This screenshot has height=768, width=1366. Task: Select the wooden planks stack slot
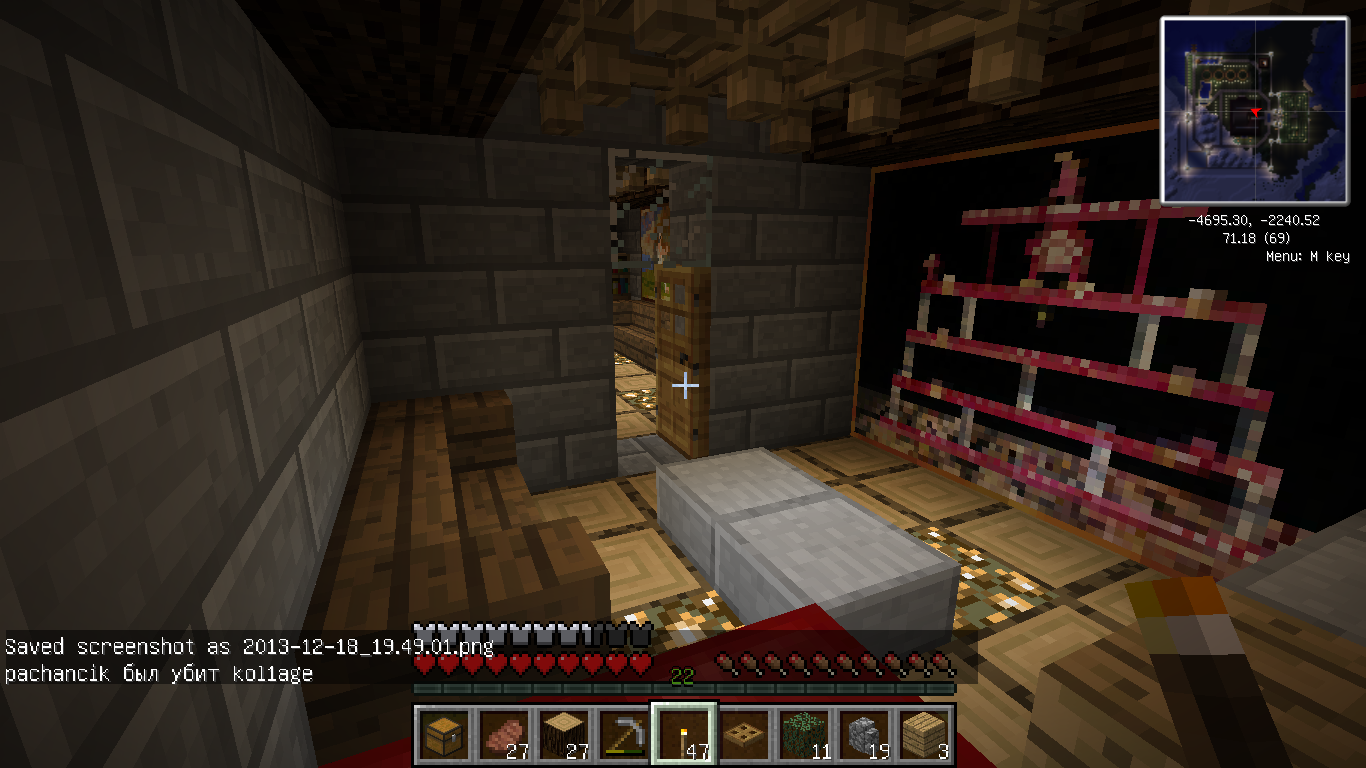tap(924, 735)
